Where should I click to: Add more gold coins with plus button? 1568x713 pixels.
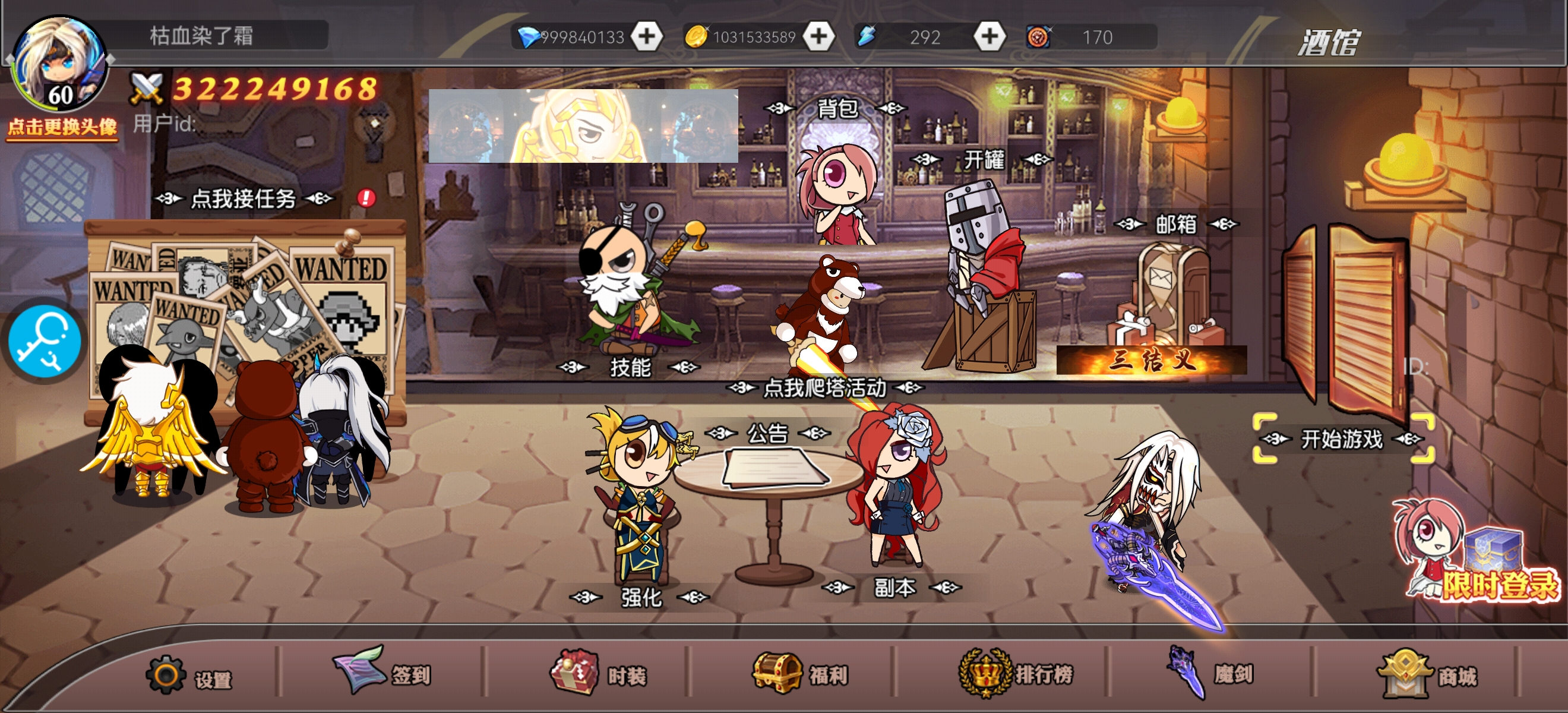point(818,36)
